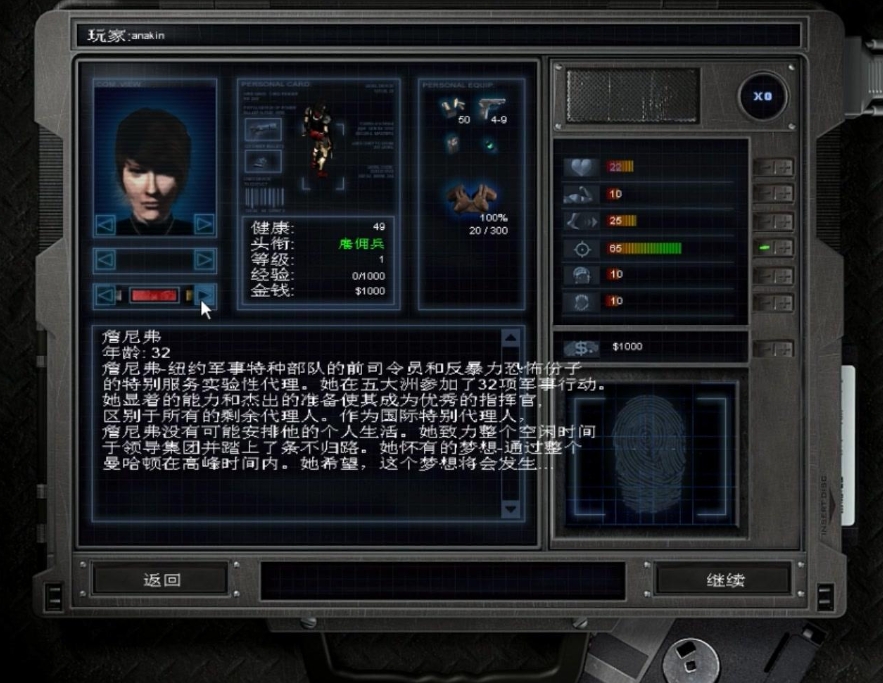
Task: Increase the heart stat with its plus button
Action: (x=783, y=167)
